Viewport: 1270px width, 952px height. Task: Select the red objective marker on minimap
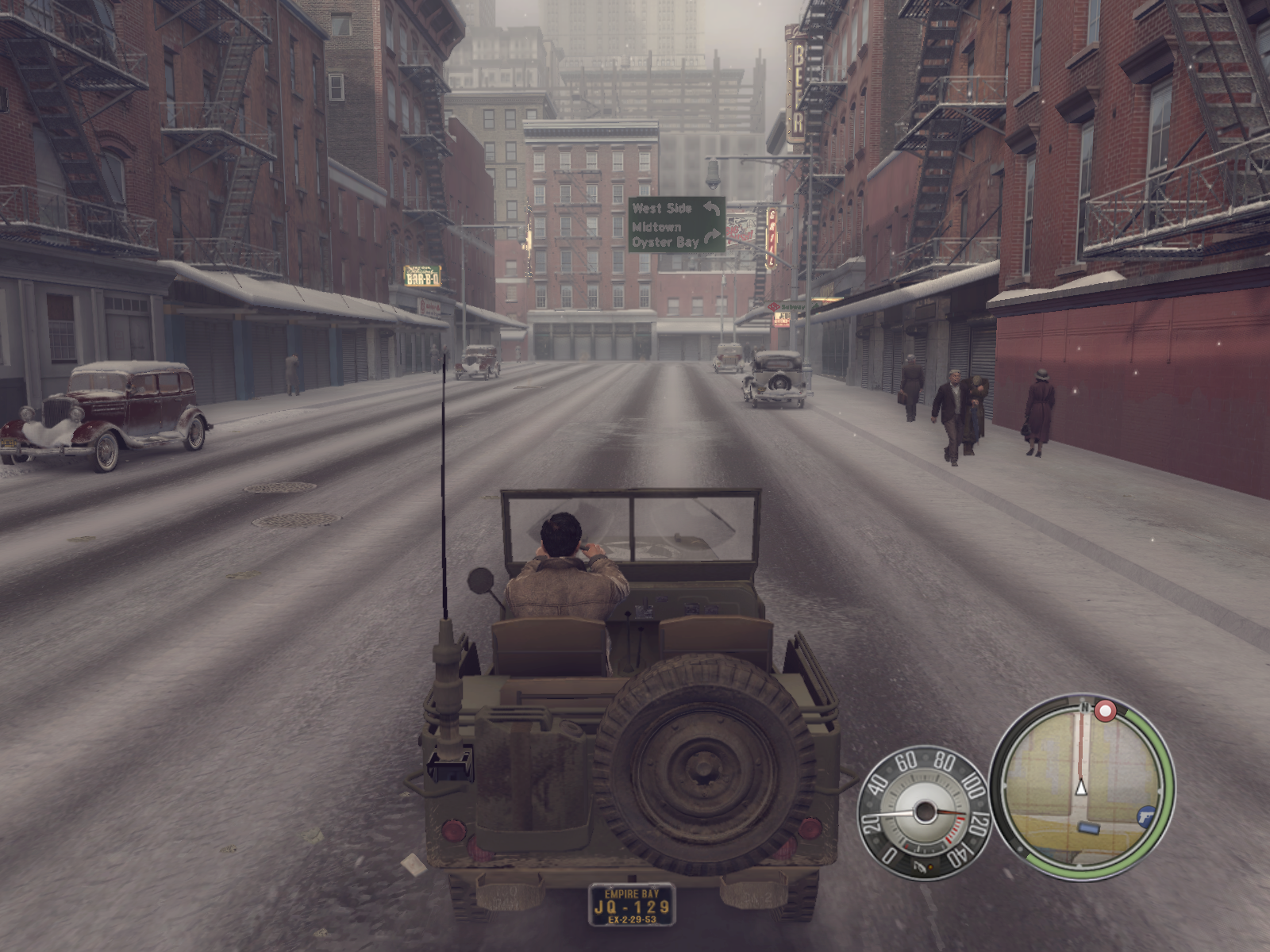(1105, 710)
